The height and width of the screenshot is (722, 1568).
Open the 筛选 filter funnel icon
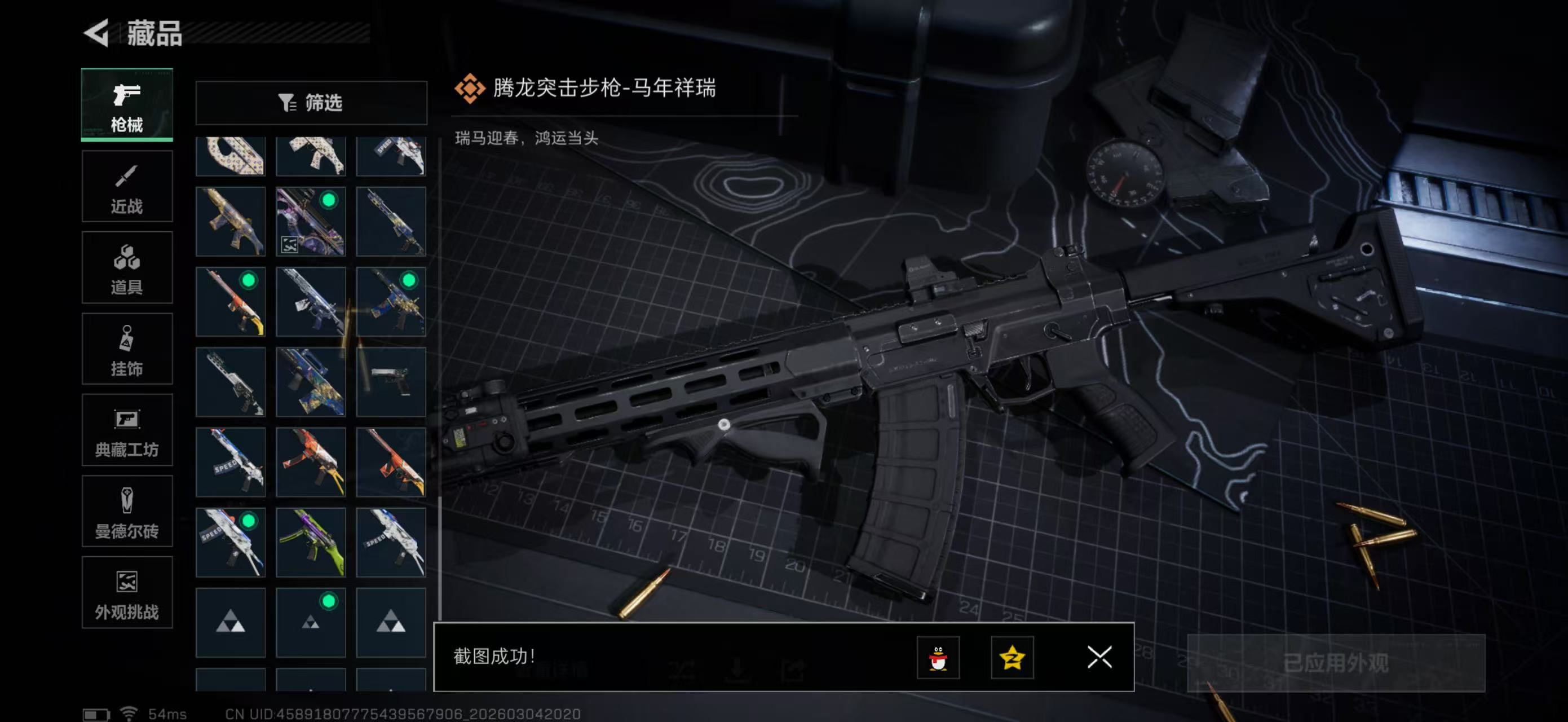286,103
